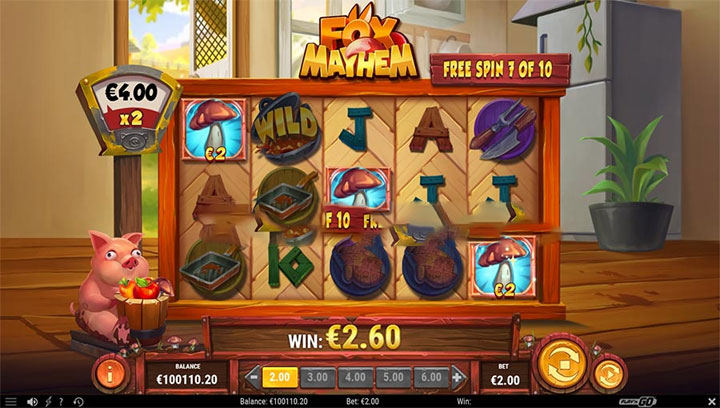Select the 6.00 bet value

pyautogui.click(x=432, y=376)
